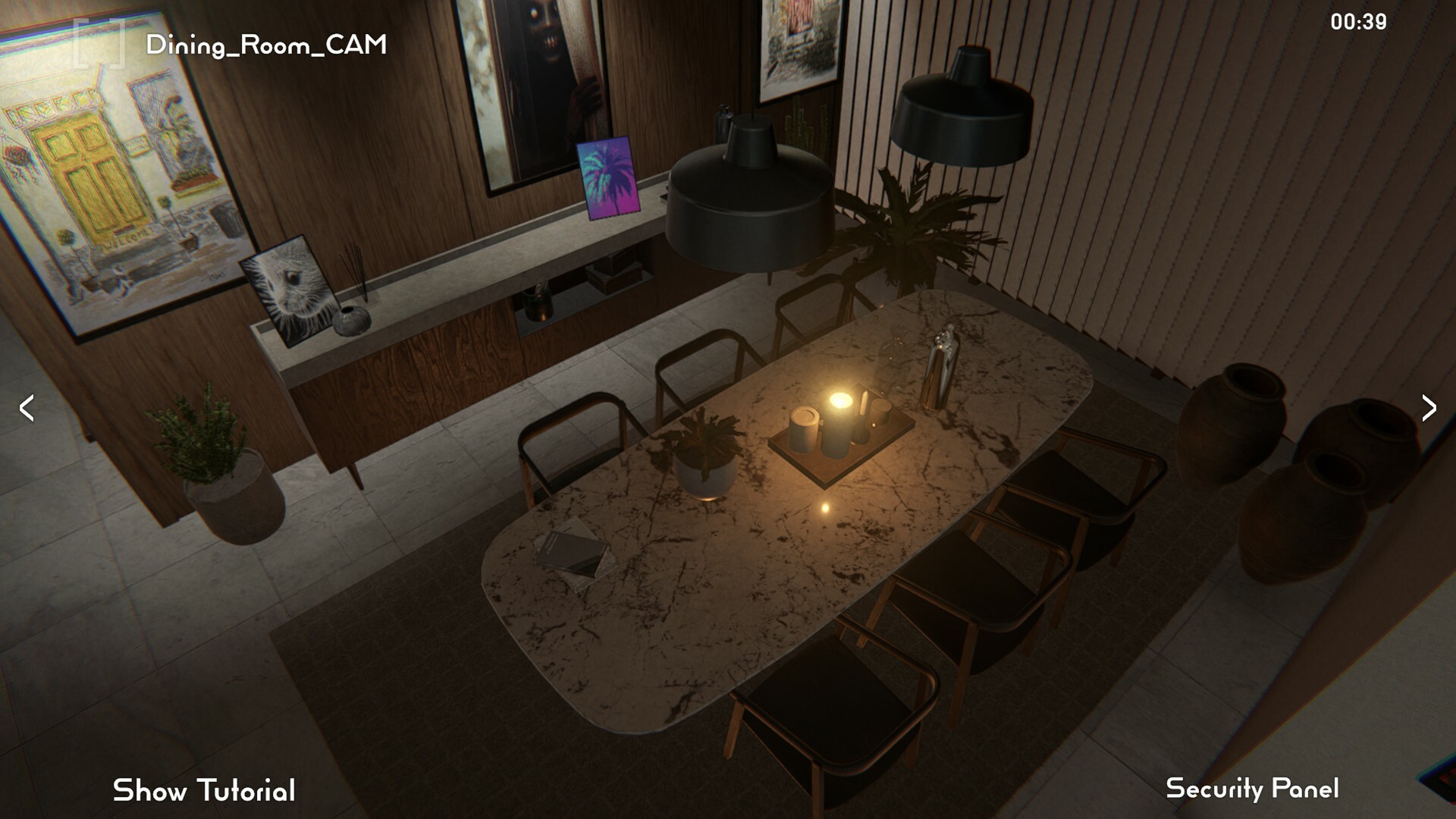
Task: Show Tutorial from the bottom left
Action: point(203,791)
